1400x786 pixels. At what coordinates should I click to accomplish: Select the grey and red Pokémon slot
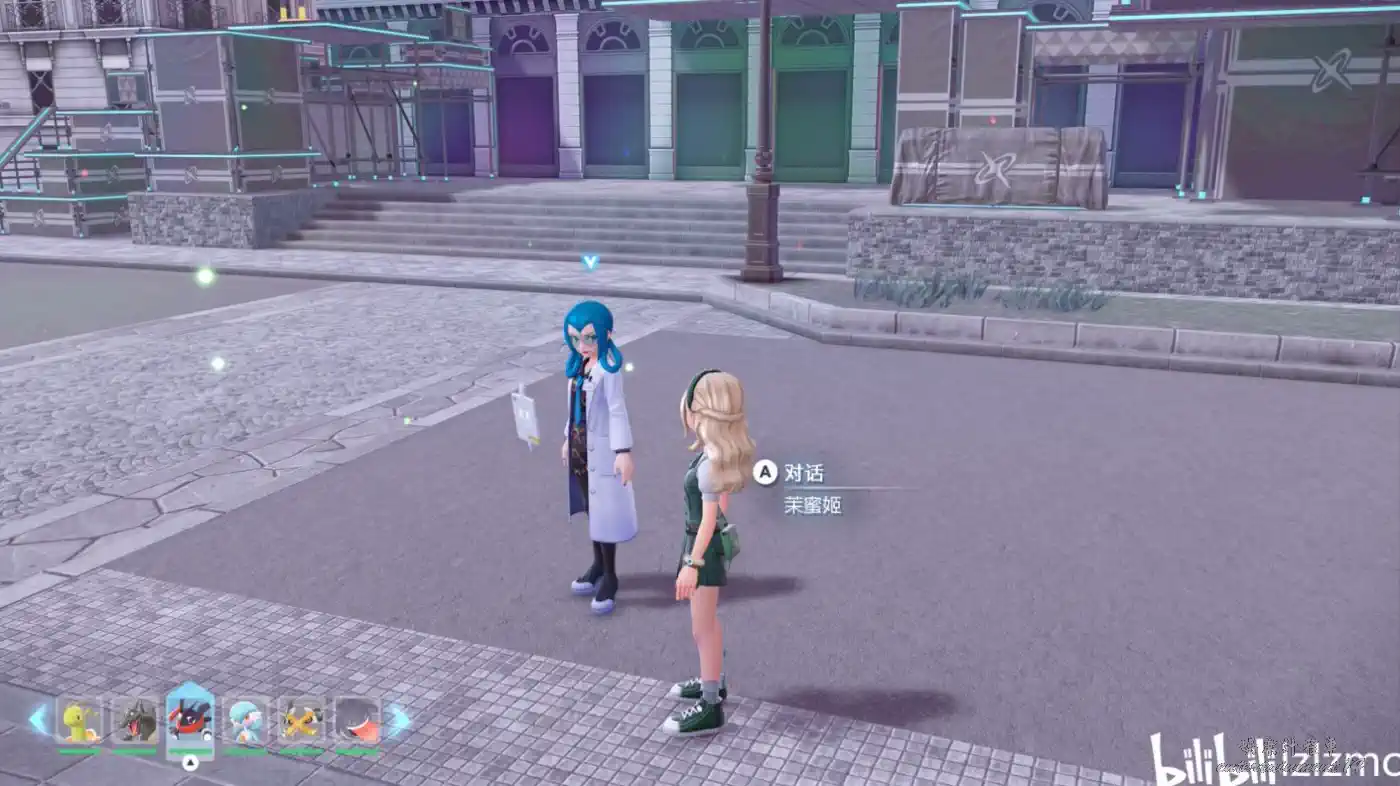coord(357,721)
